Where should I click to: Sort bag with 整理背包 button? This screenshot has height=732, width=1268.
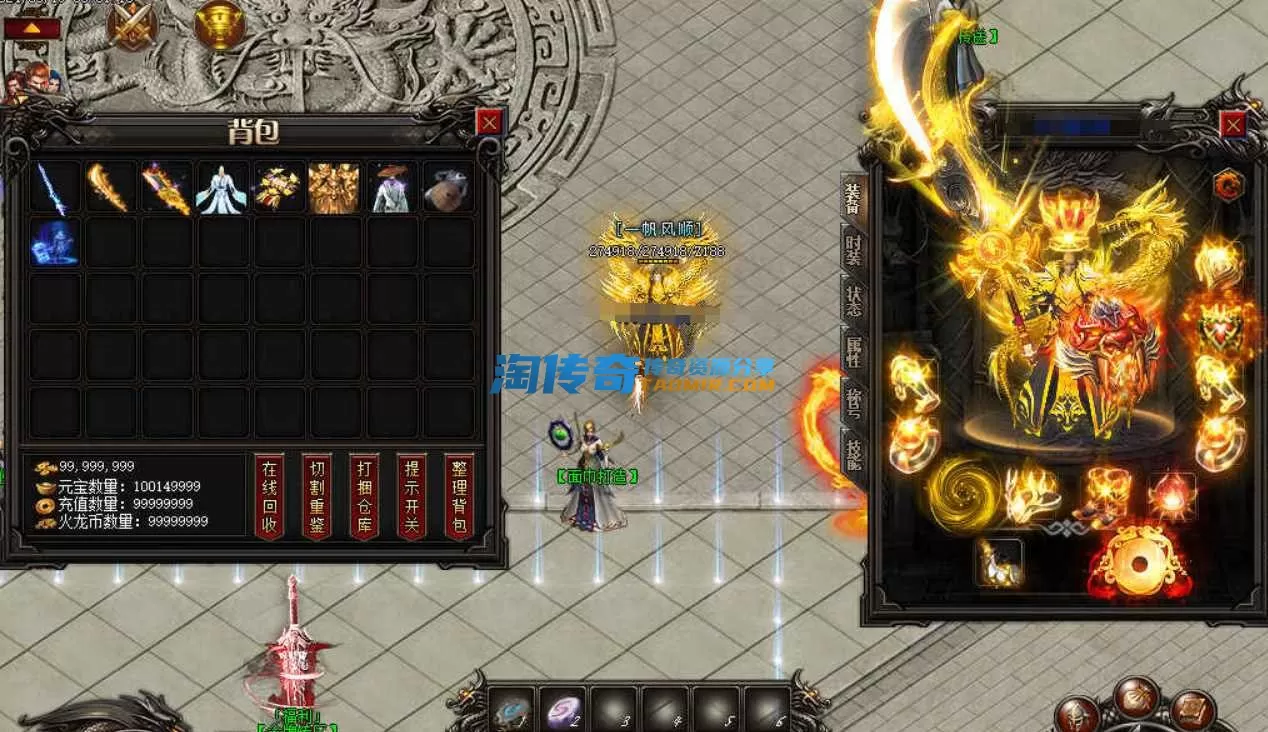[x=458, y=497]
